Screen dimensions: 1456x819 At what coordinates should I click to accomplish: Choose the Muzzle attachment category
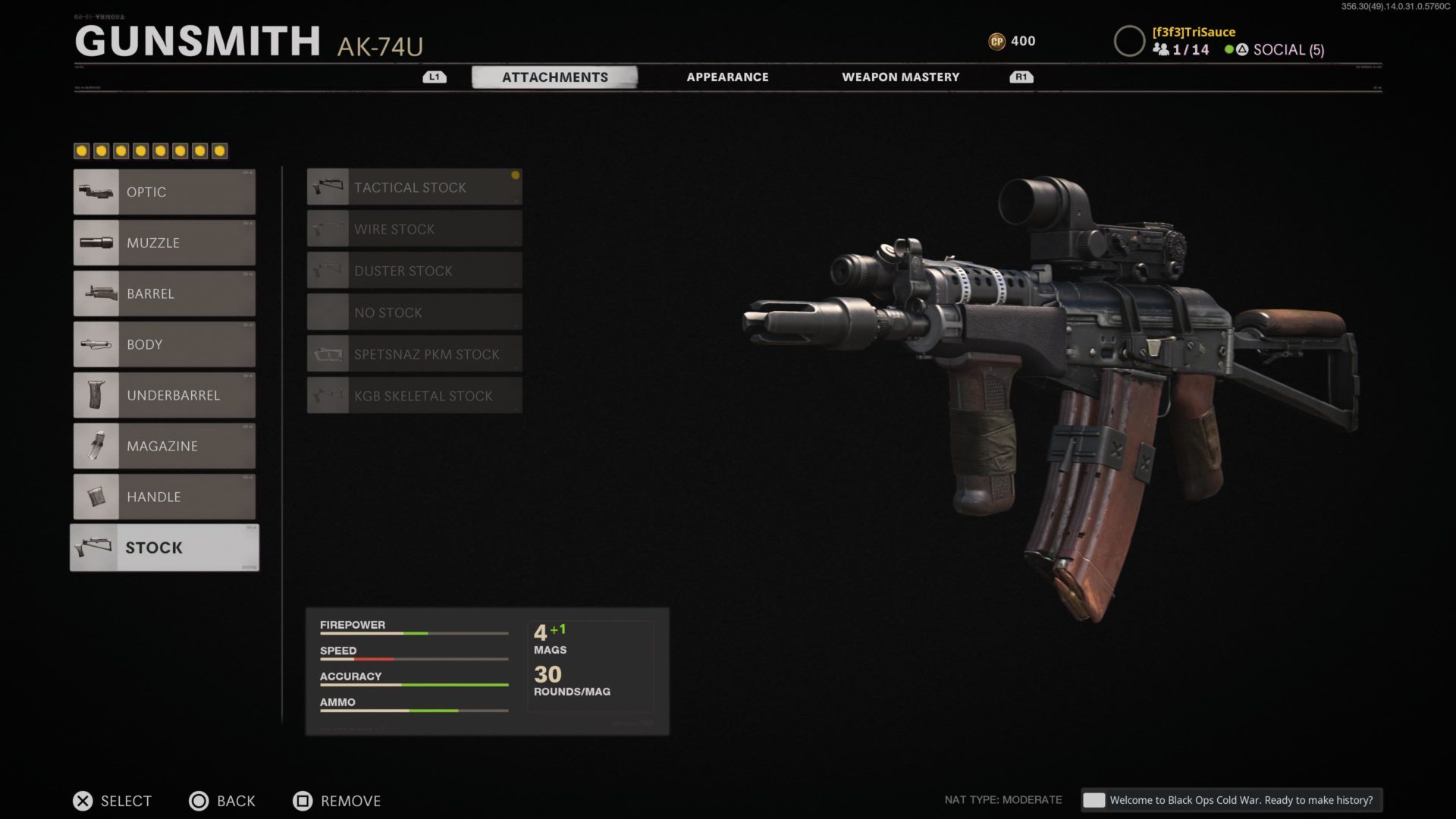point(165,243)
